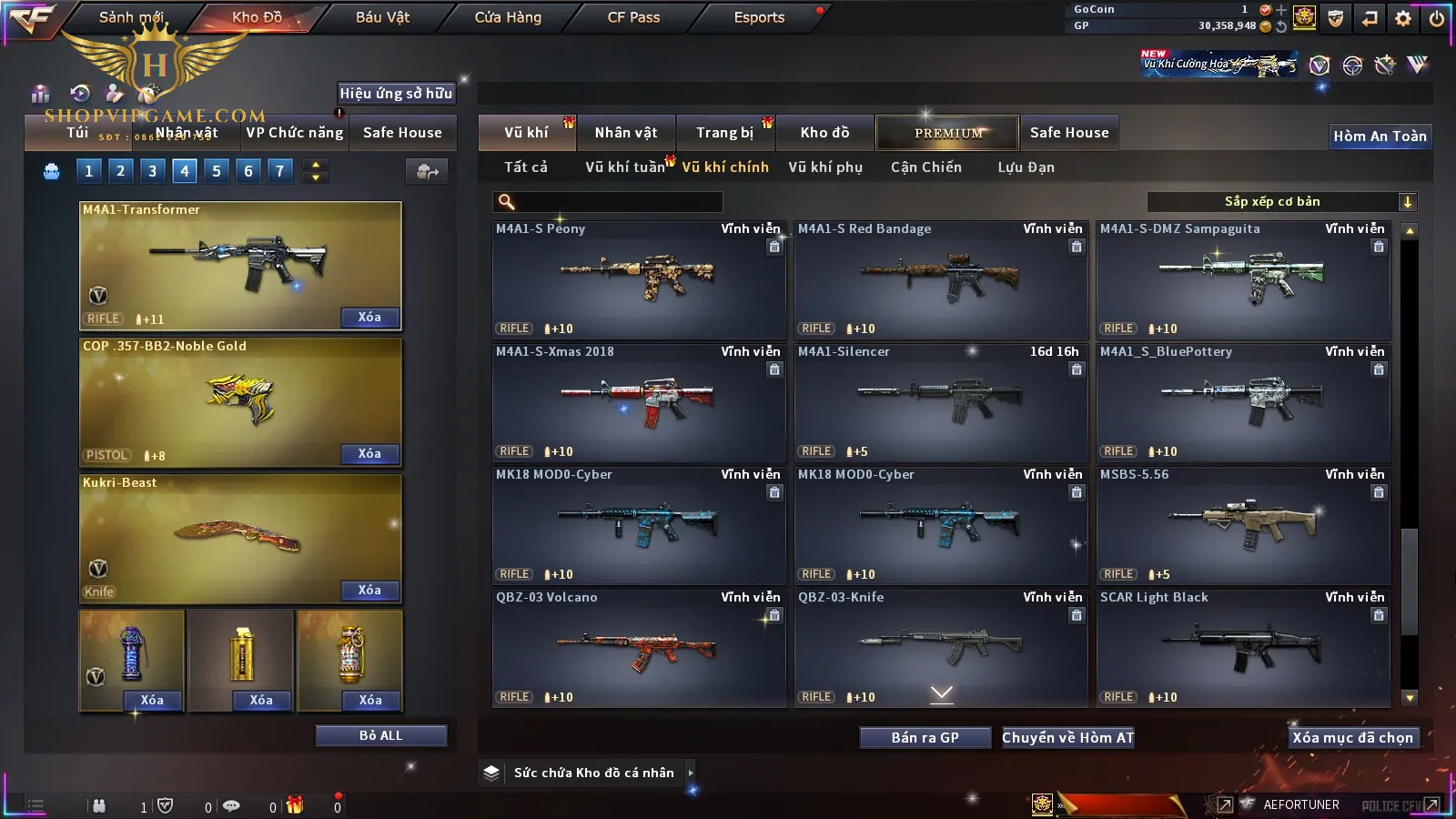Viewport: 1456px width, 819px height.
Task: Click the Bỏ ALL button
Action: point(380,736)
